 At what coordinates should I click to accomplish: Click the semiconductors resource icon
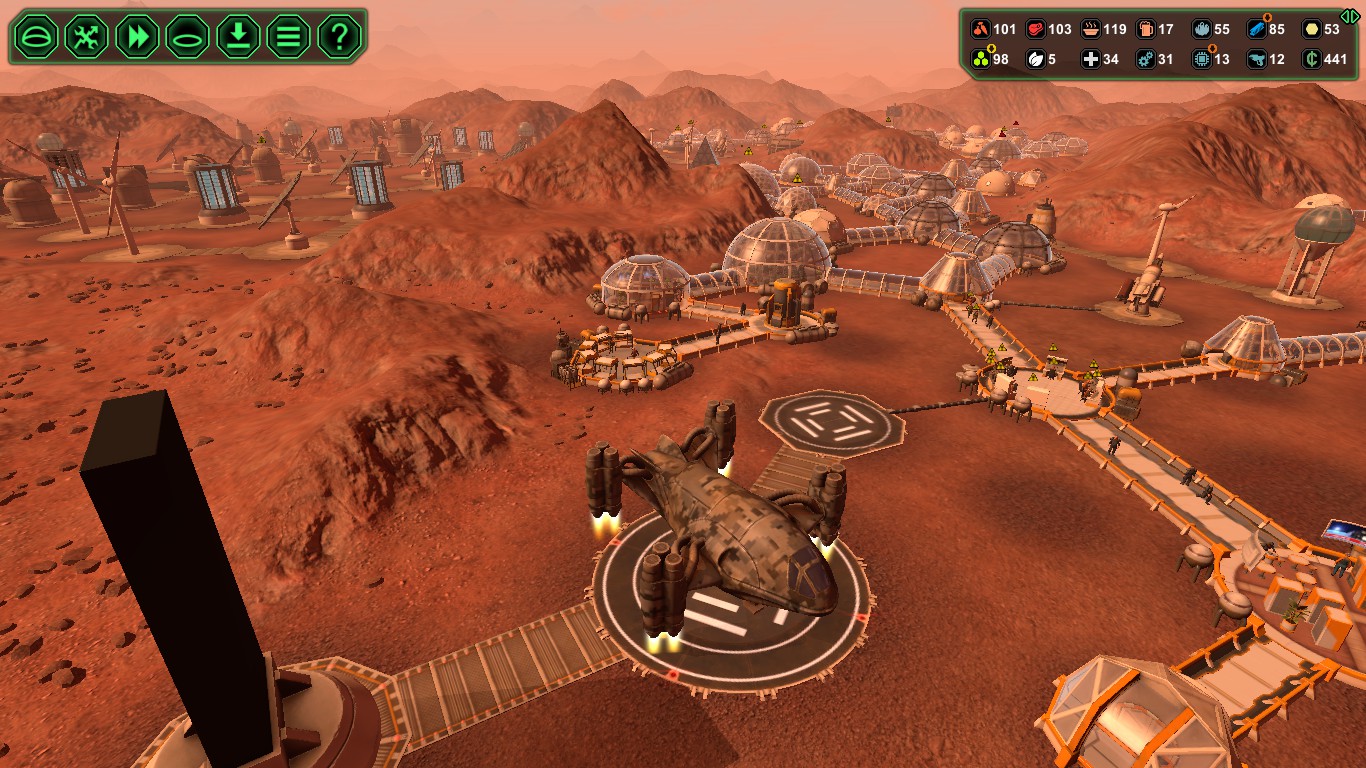pos(1202,58)
